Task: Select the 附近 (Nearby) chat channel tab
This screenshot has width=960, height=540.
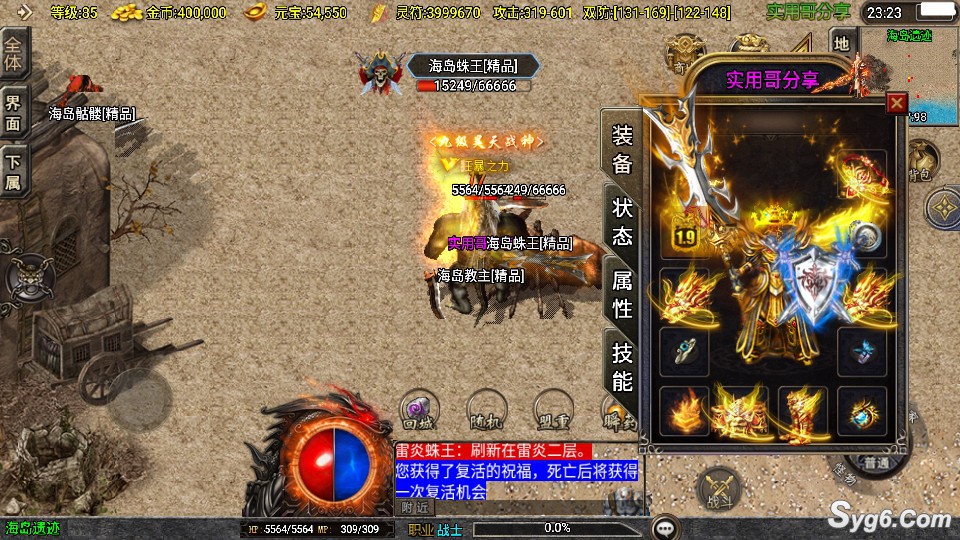Action: [416, 507]
